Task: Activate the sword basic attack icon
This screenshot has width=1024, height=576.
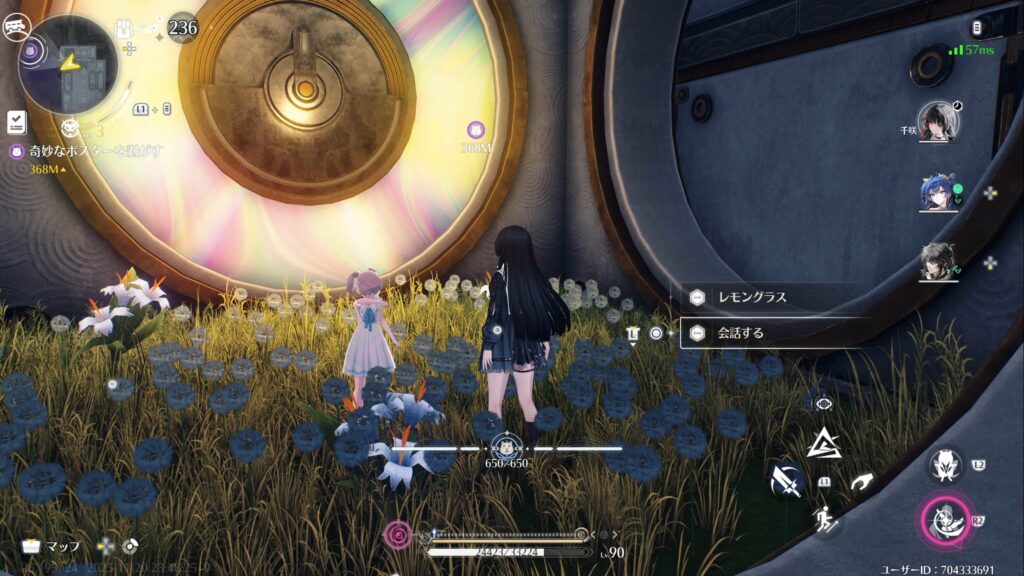Action: (x=786, y=483)
